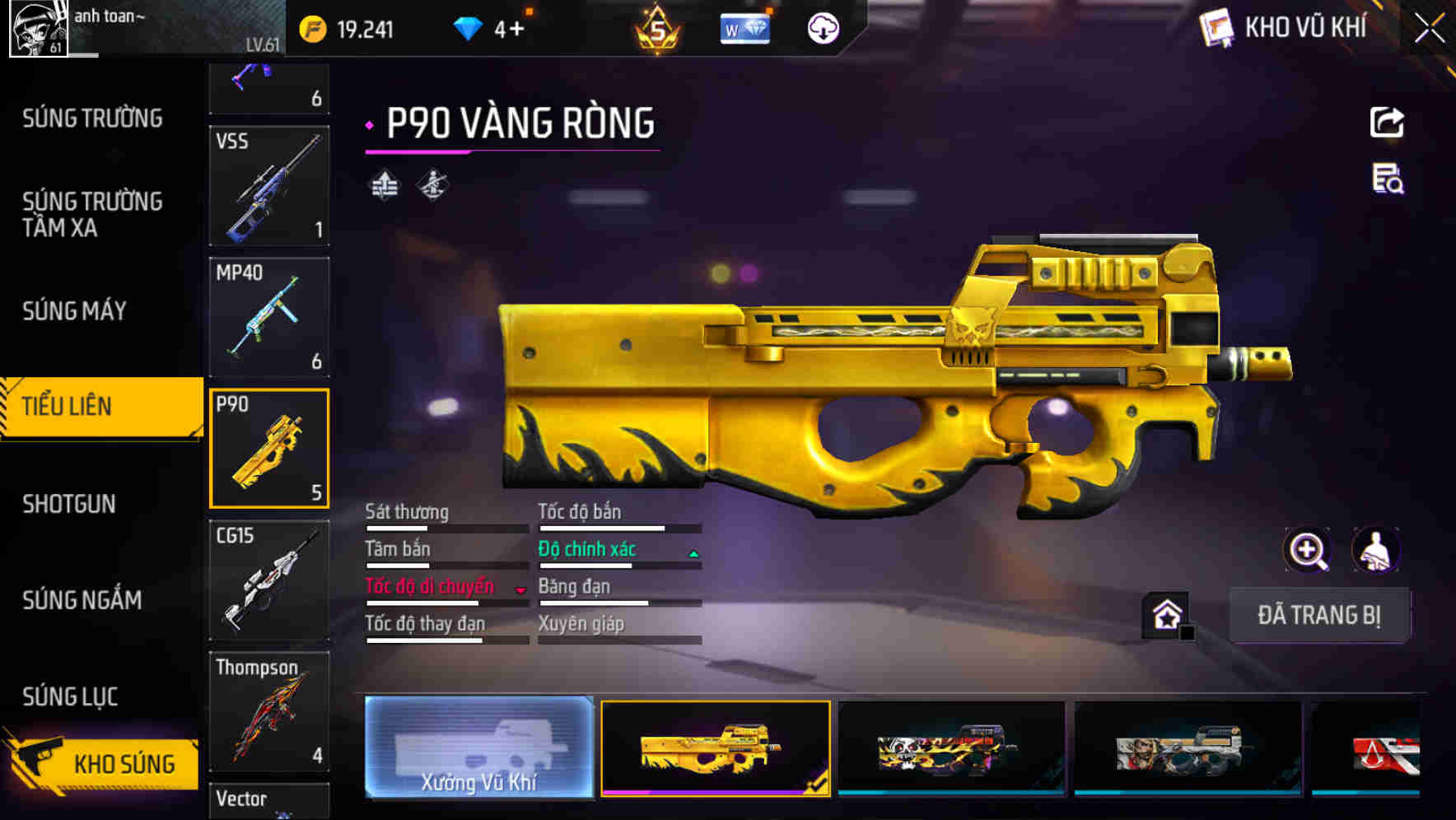
Task: Open the weapon share icon
Action: click(x=1388, y=122)
